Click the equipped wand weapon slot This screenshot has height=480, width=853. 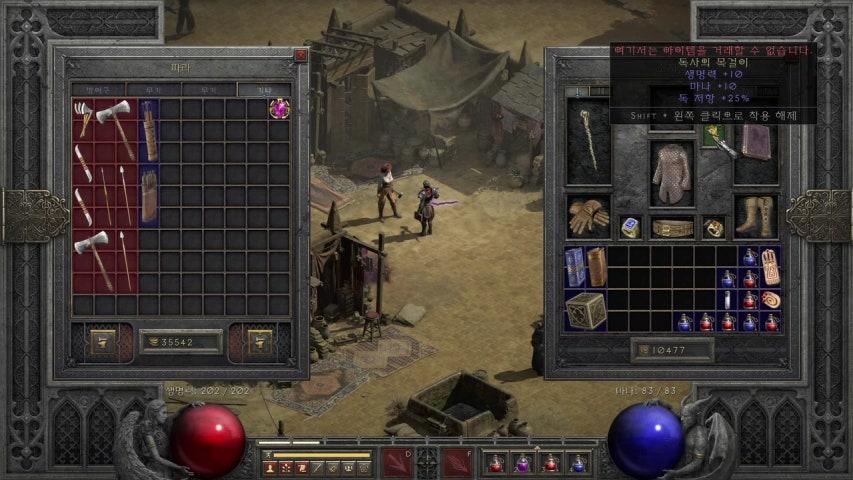[588, 140]
